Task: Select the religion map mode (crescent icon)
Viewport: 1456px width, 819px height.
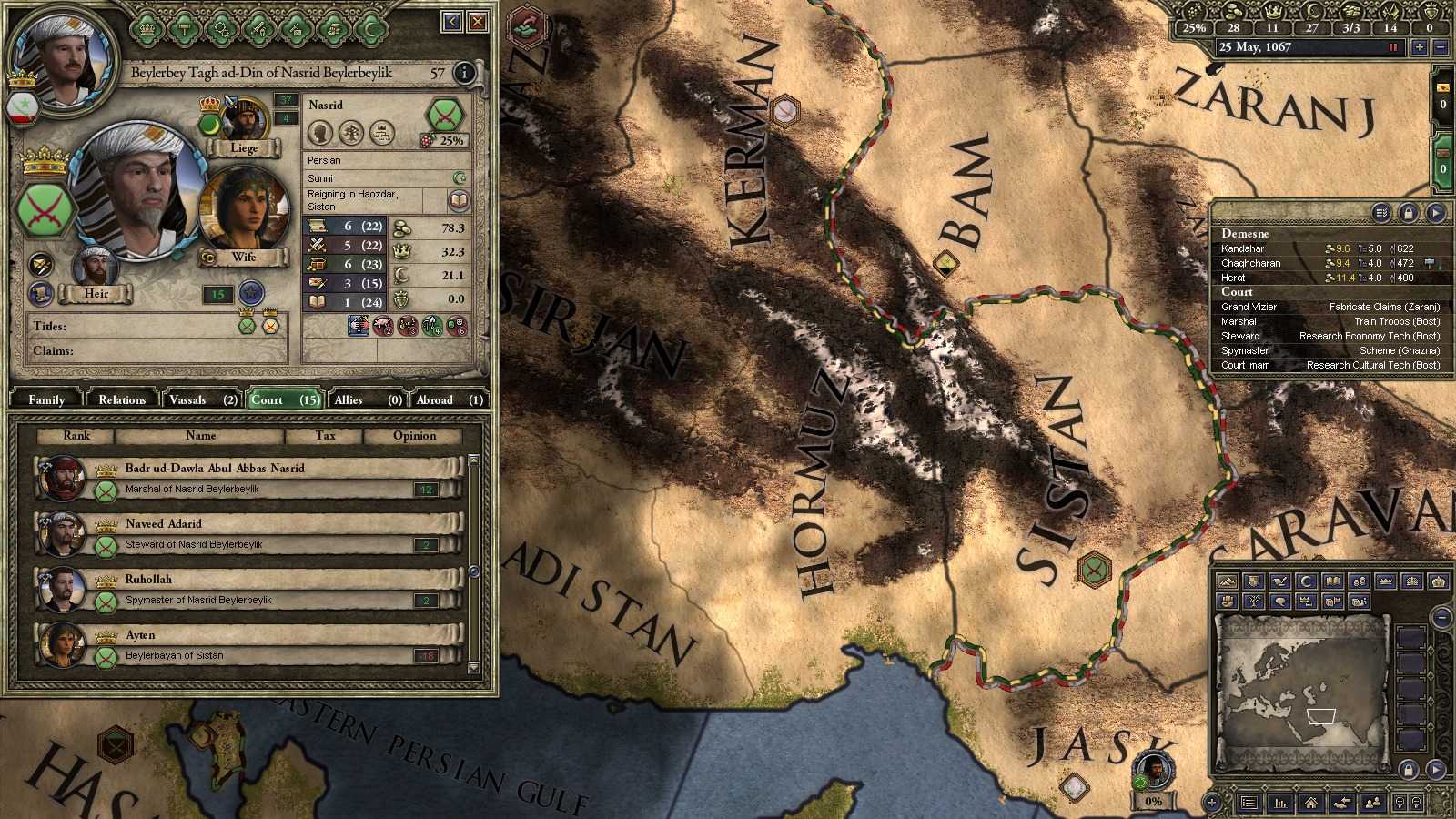Action: pyautogui.click(x=1306, y=581)
